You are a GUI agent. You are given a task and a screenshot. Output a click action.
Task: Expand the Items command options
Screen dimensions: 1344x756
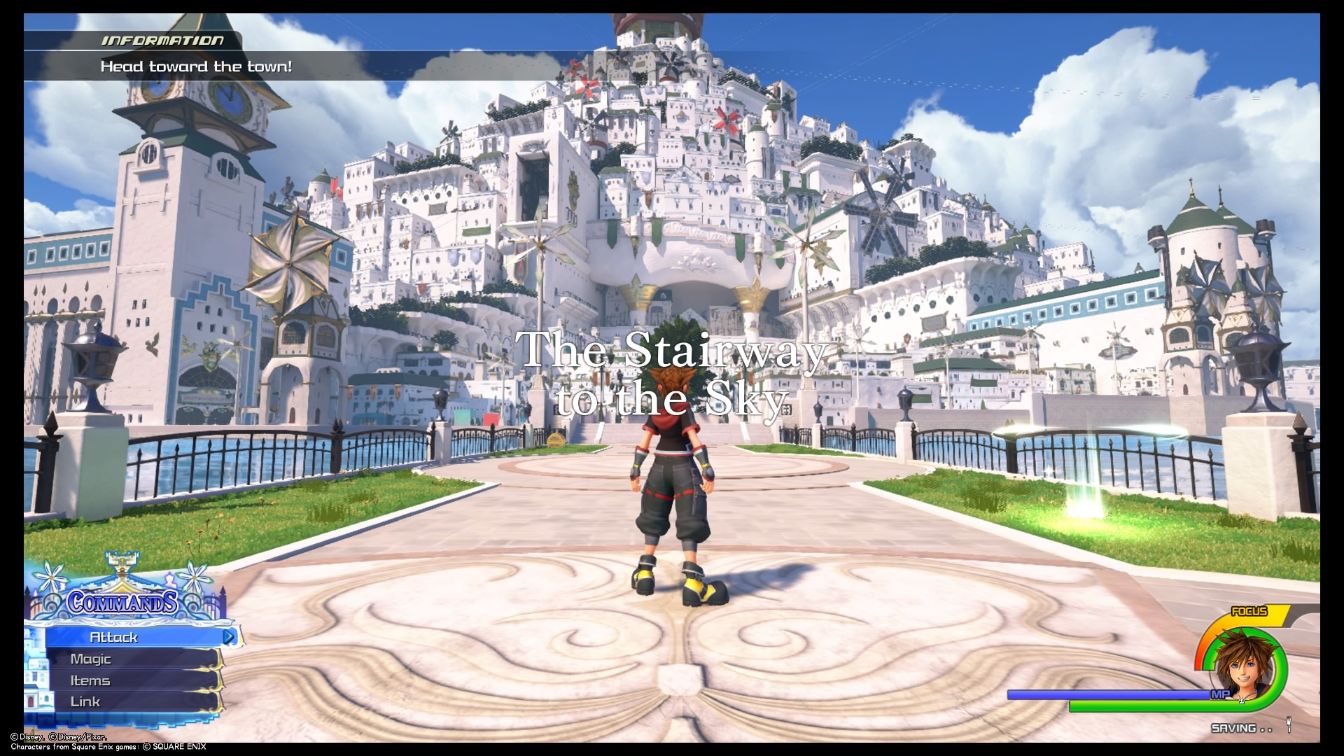click(x=92, y=680)
